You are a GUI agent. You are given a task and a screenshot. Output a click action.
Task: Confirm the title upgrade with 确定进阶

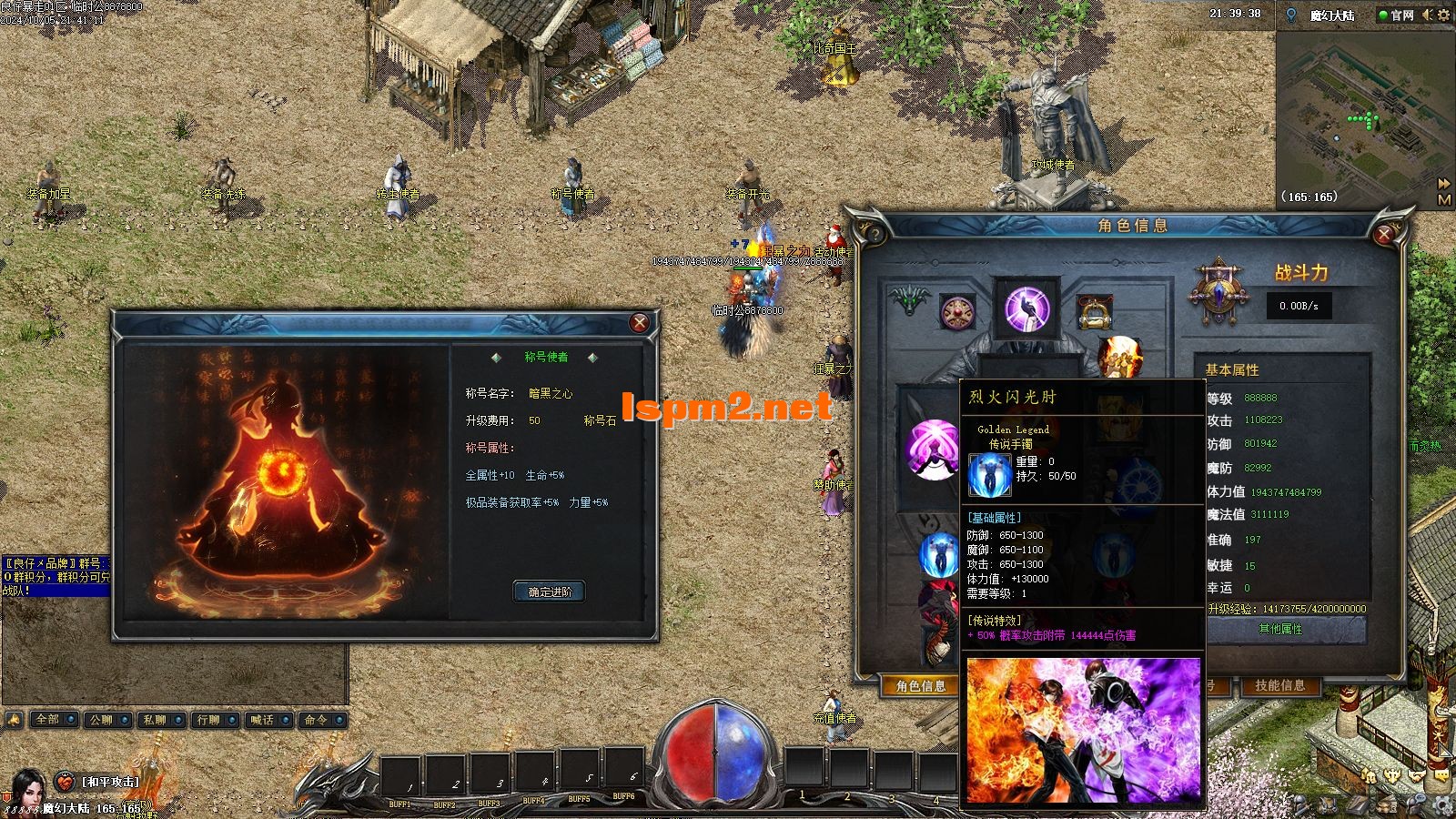coord(549,591)
